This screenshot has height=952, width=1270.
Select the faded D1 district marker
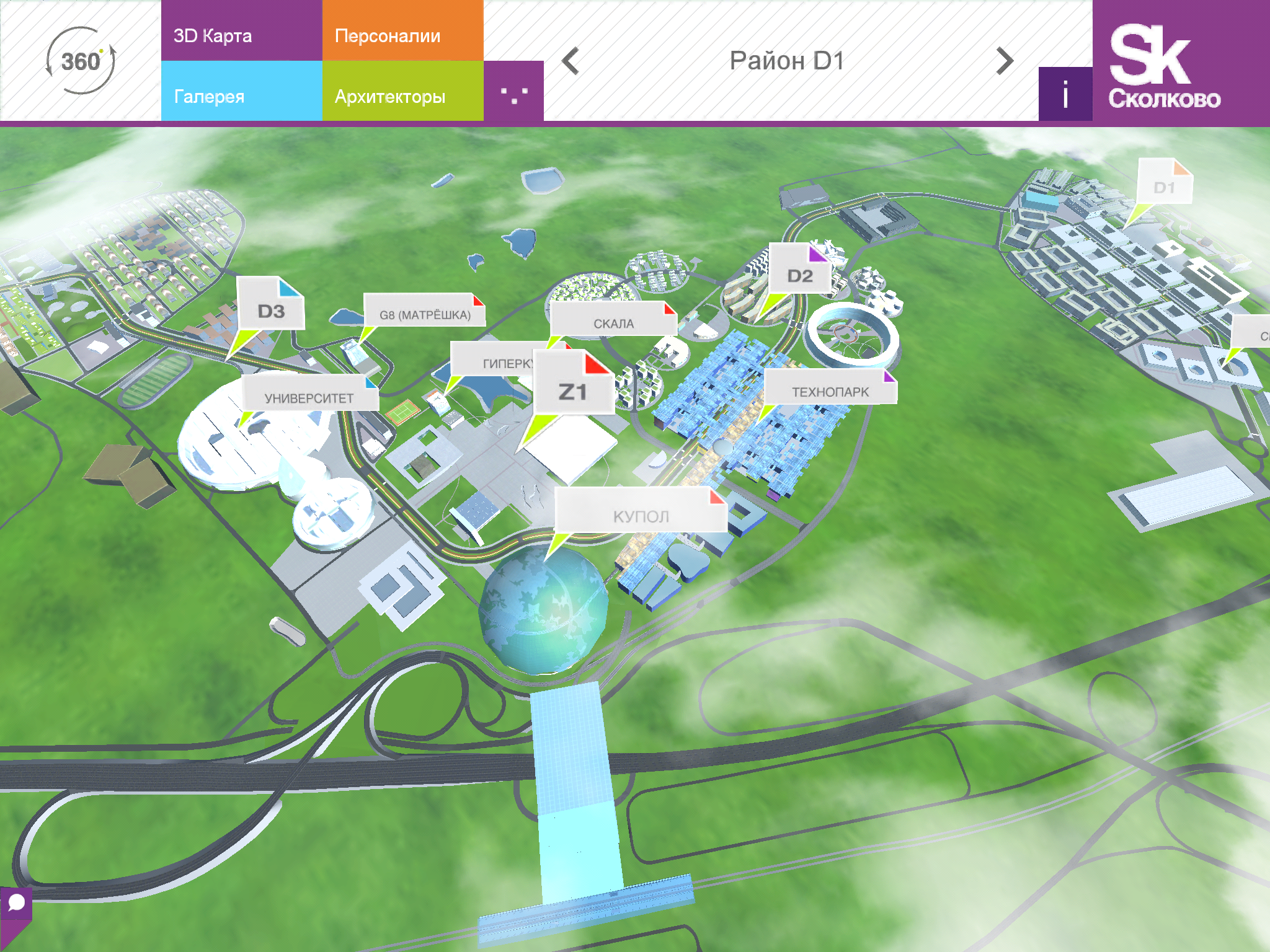[1165, 186]
